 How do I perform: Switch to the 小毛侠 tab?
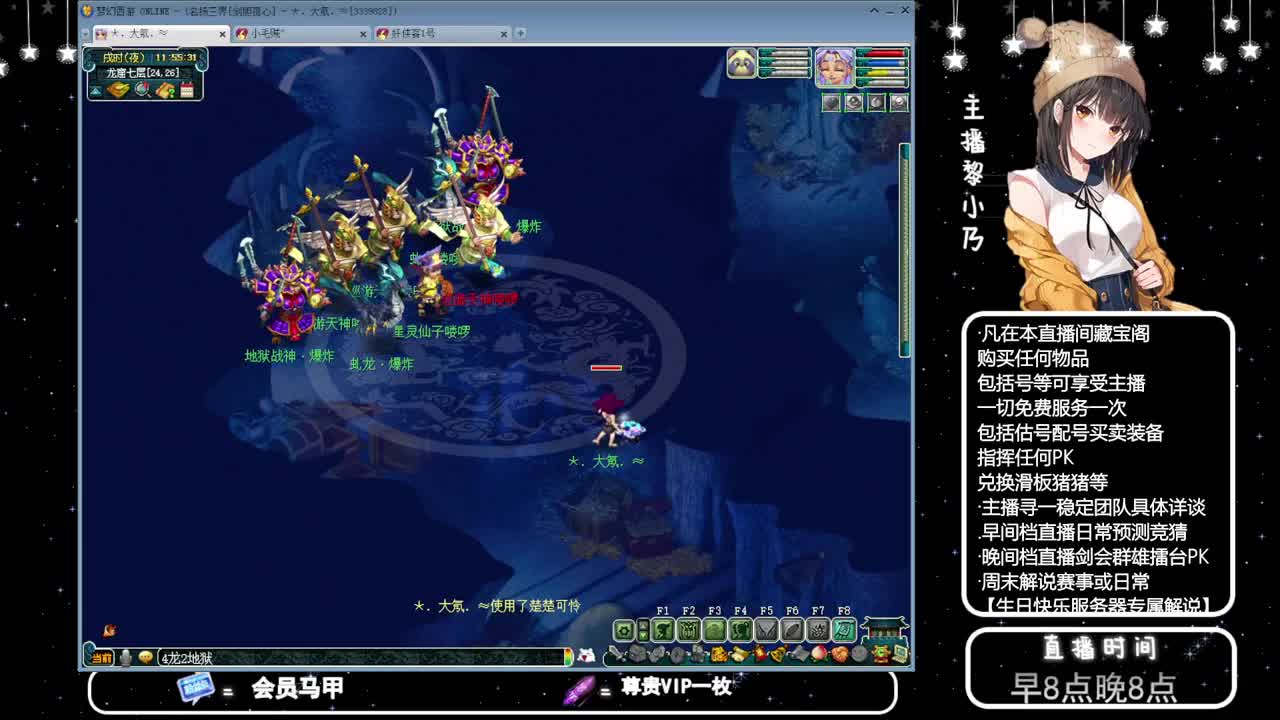tap(280, 32)
